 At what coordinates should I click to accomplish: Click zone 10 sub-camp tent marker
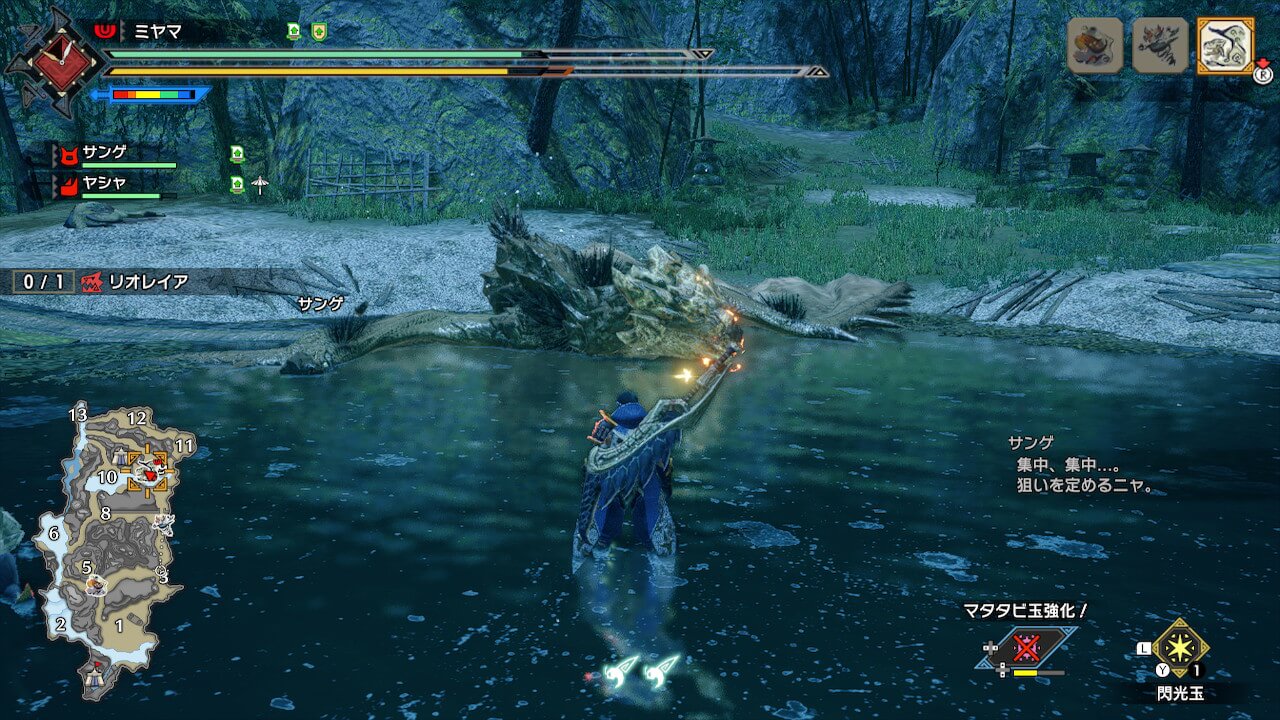[x=121, y=457]
